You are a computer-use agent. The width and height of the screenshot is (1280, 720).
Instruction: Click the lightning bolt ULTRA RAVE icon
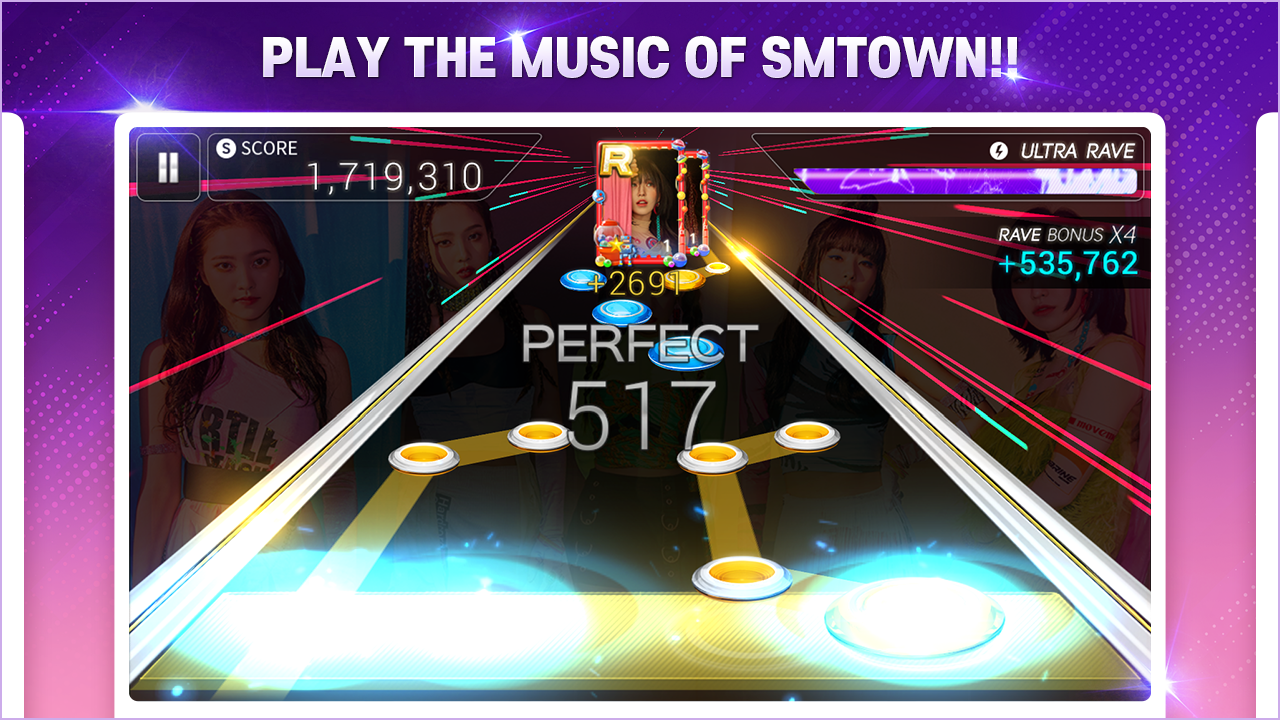(x=998, y=150)
